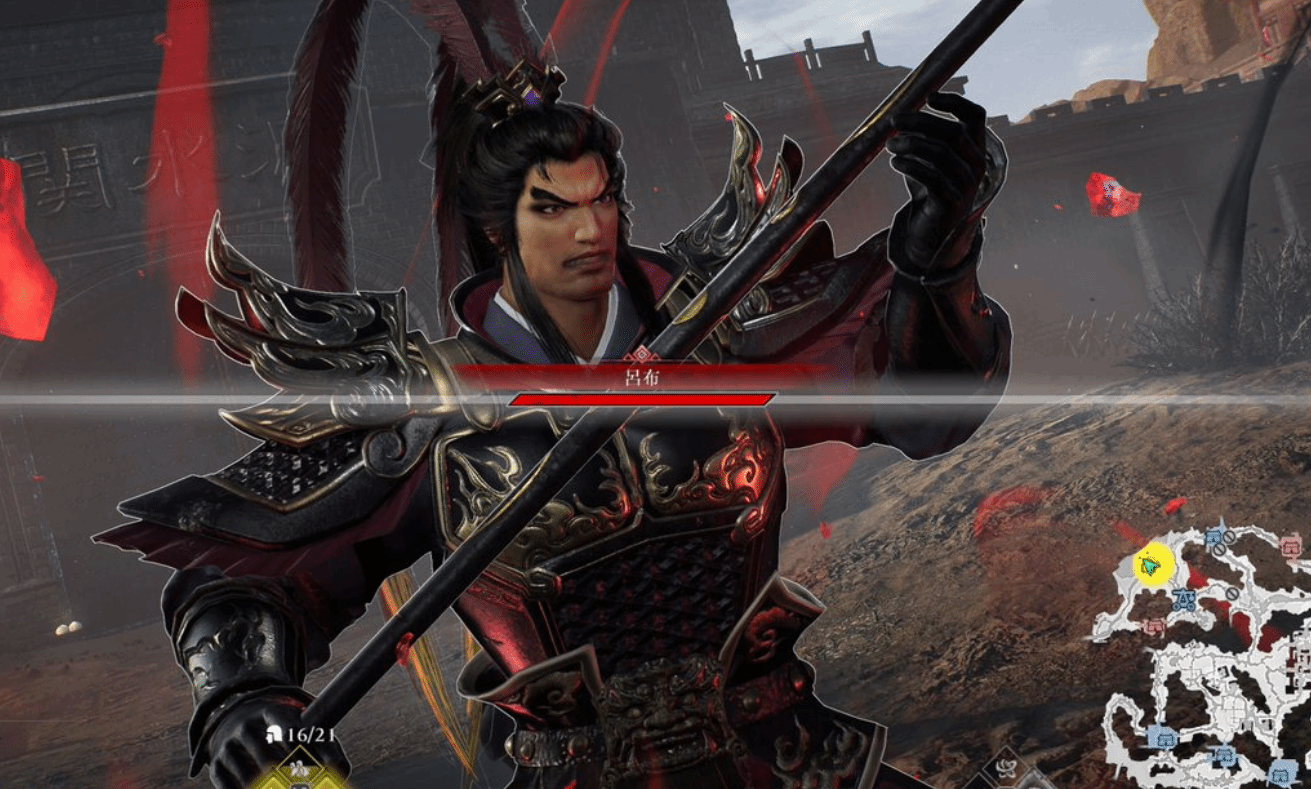Select the yellow player marker on minimap

coord(1151,565)
